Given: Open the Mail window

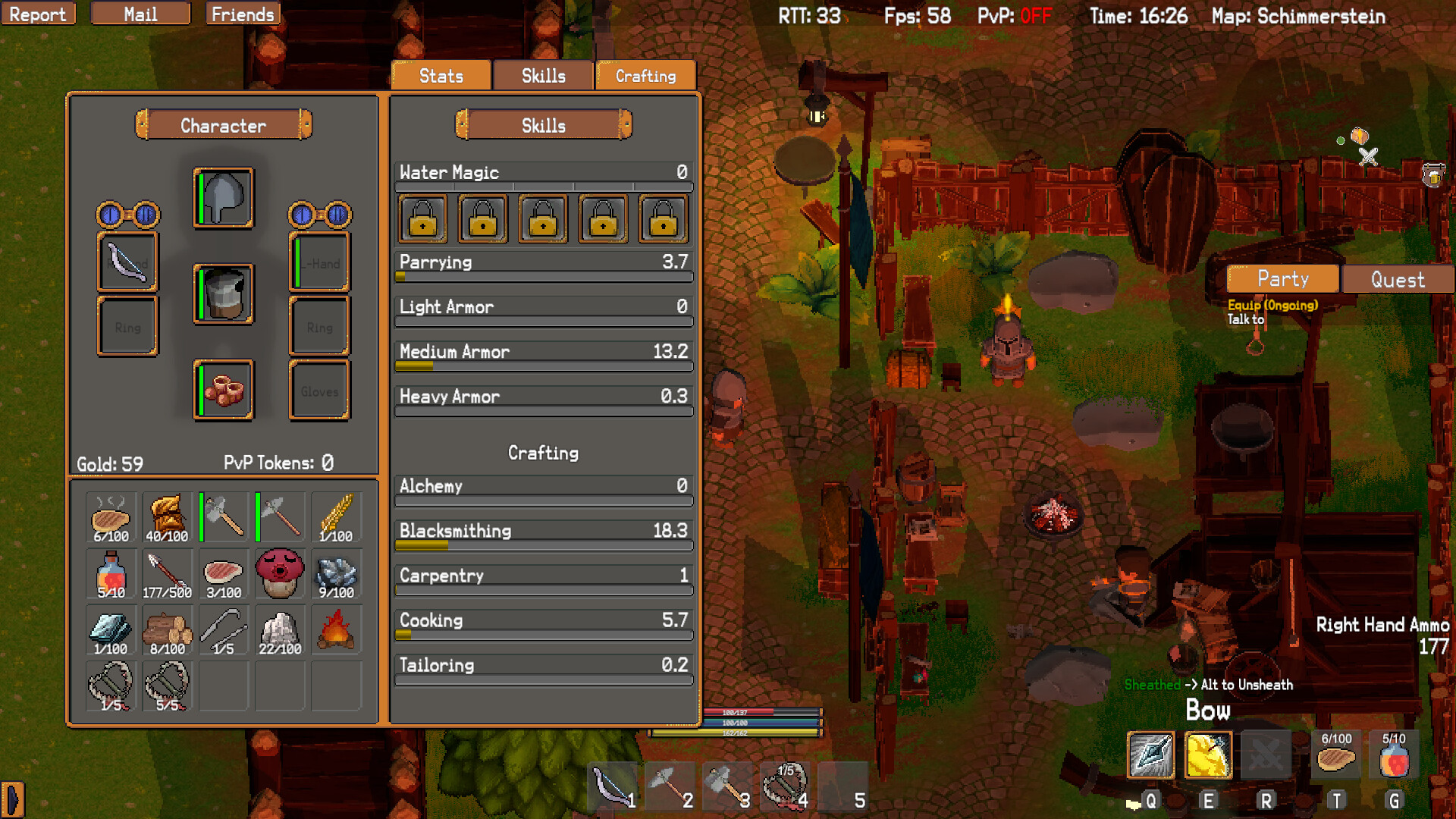Looking at the screenshot, I should [x=140, y=13].
